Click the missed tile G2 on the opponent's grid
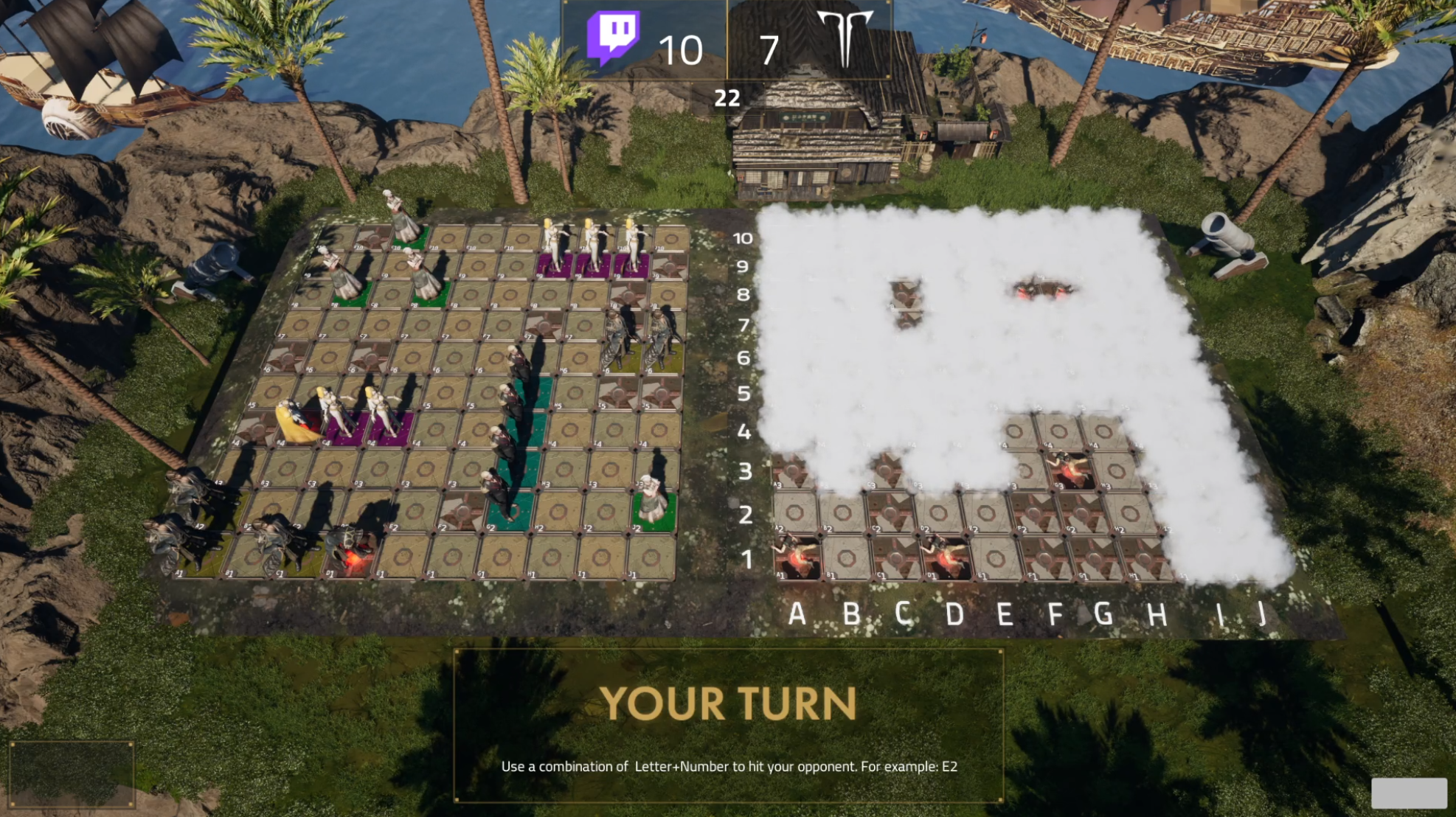 tap(1081, 511)
